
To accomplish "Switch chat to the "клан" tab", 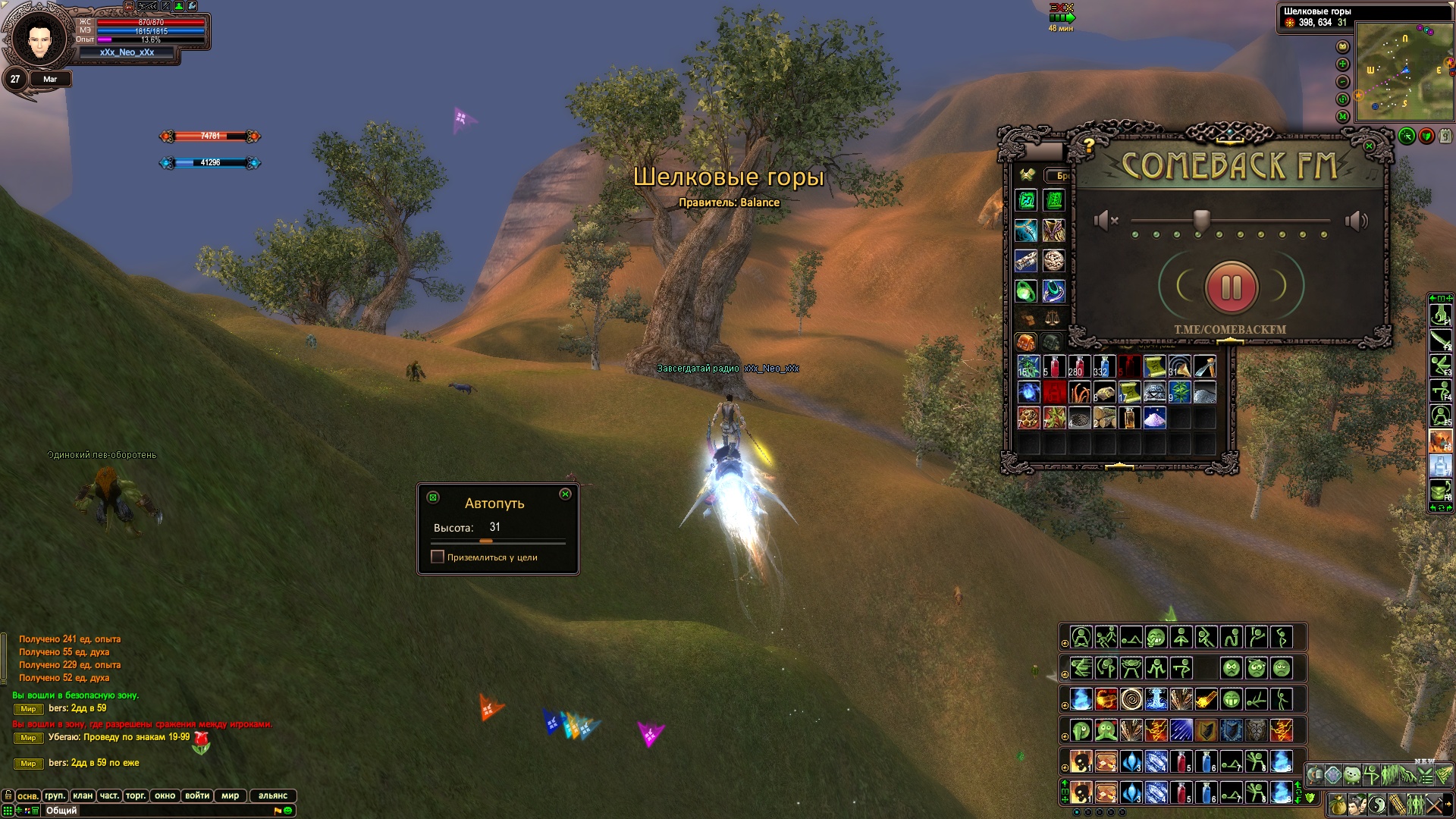I will click(83, 795).
